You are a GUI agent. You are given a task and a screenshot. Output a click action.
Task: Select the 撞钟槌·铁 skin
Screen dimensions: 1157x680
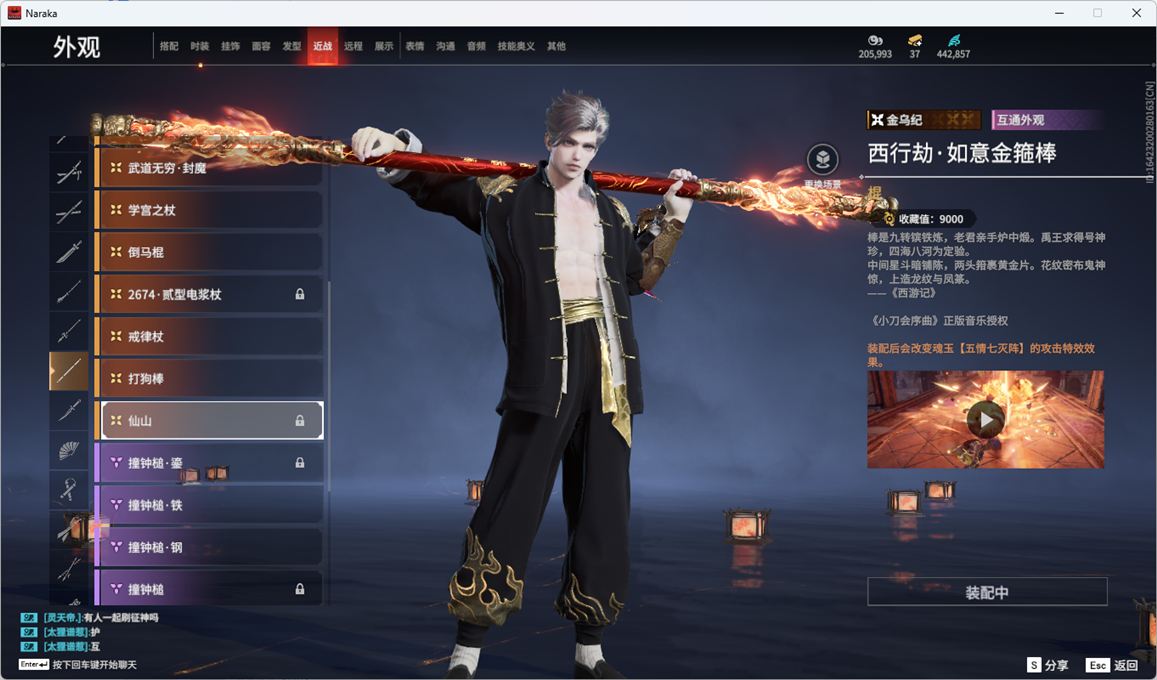(x=209, y=505)
